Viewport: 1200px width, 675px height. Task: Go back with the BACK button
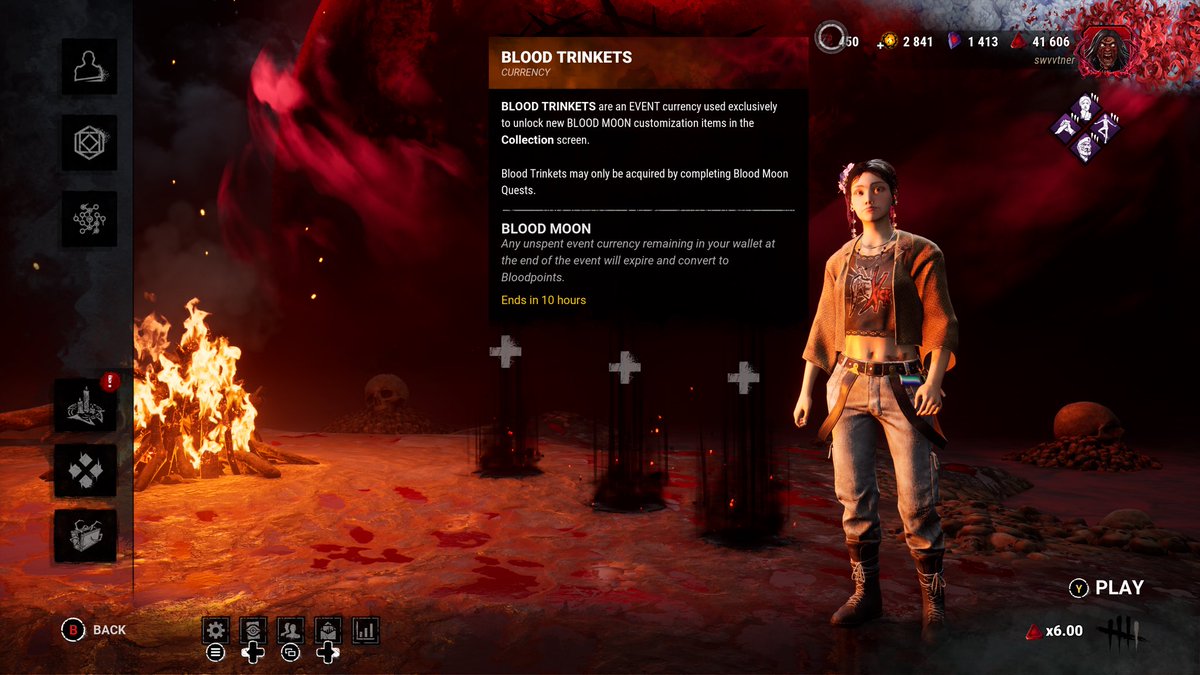tap(96, 629)
